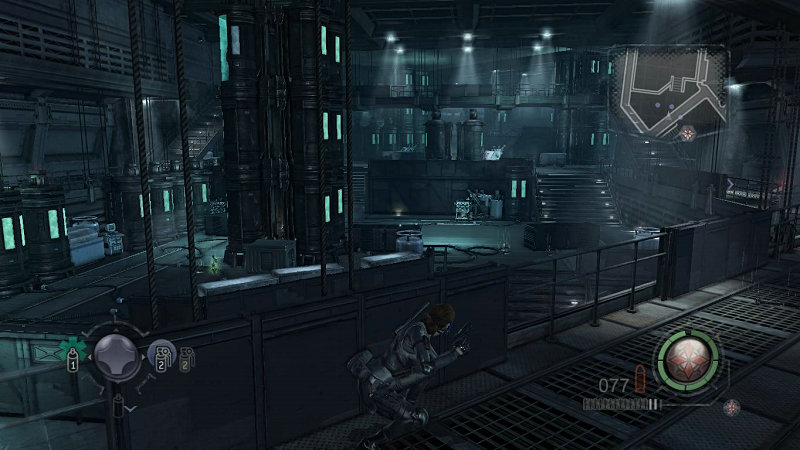Click the Umbrella emblem health ring
Viewport: 800px width, 450px height.
pyautogui.click(x=688, y=359)
